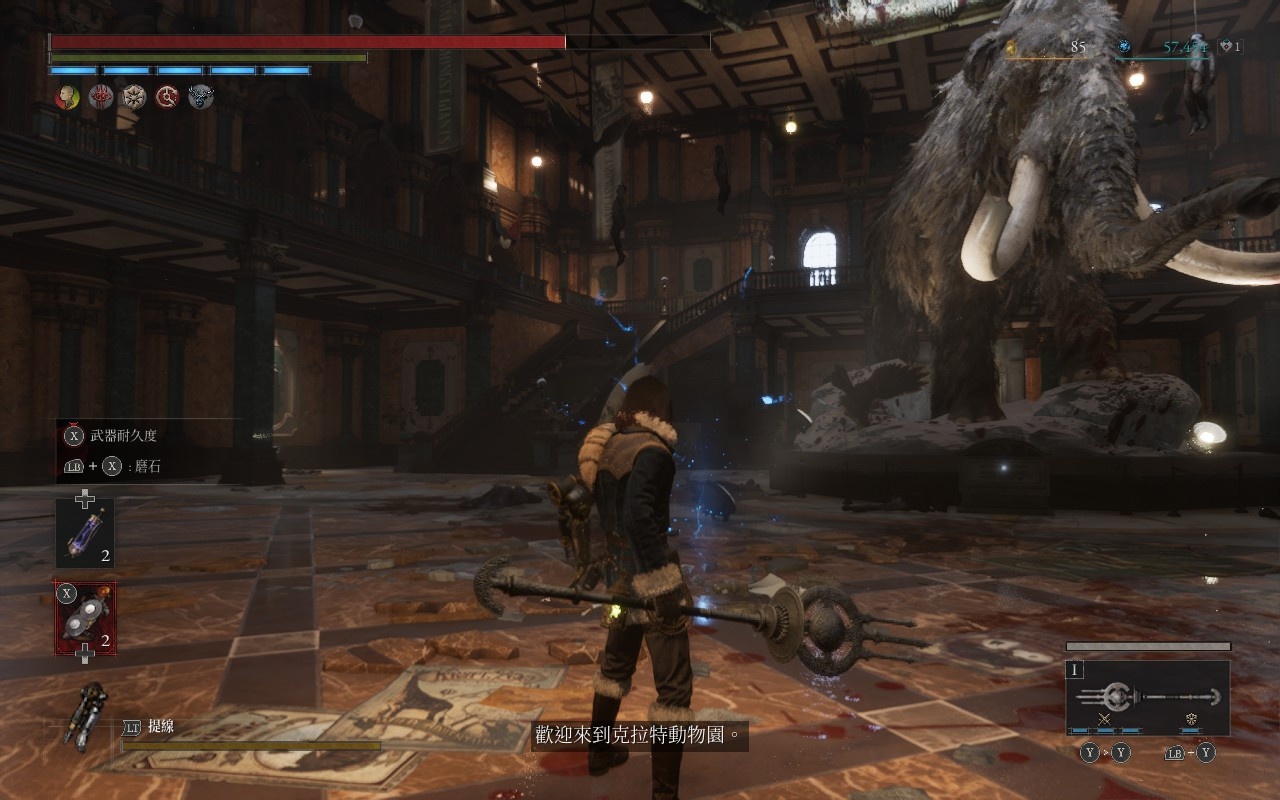Select the Pulse Cell item slot
This screenshot has width=1280, height=800.
click(x=84, y=533)
